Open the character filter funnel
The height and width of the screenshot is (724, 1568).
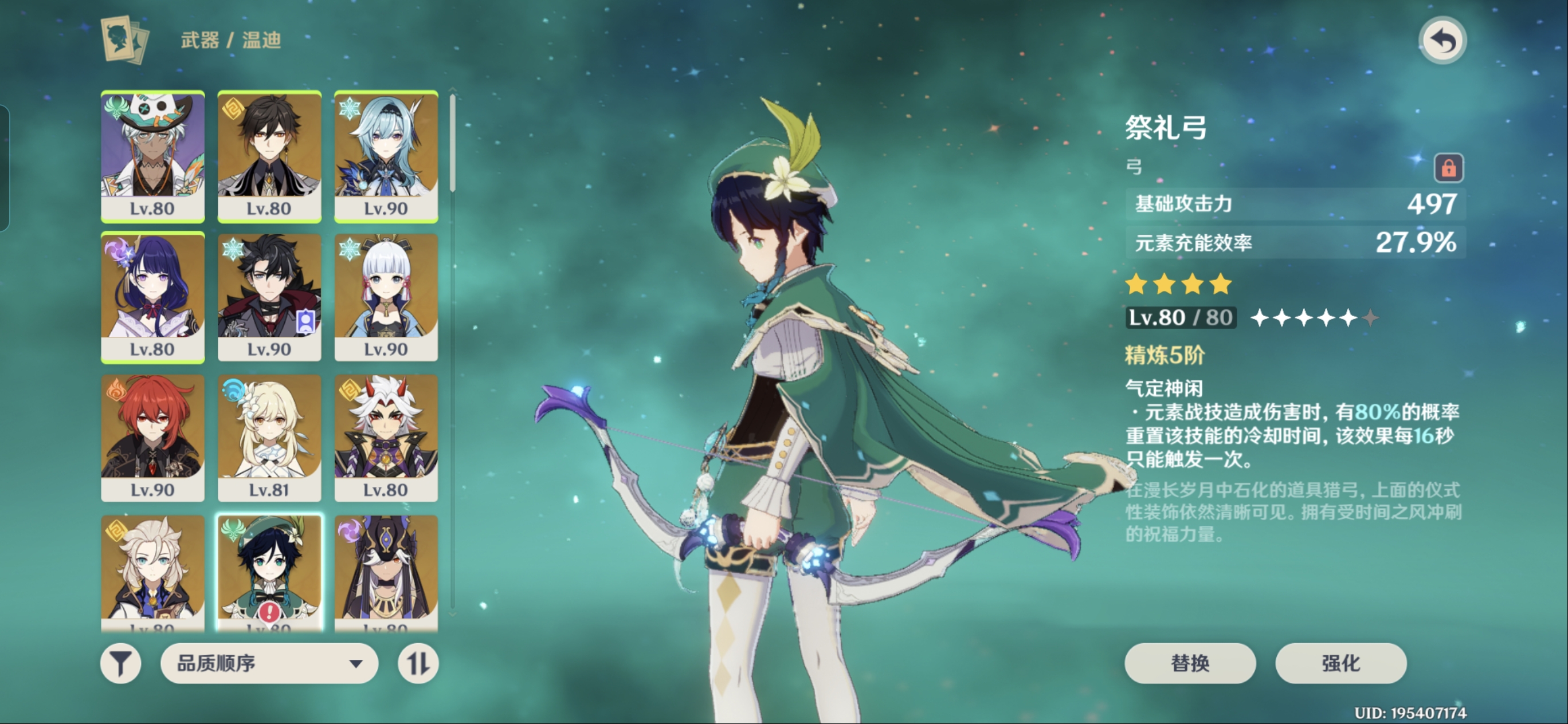click(120, 663)
